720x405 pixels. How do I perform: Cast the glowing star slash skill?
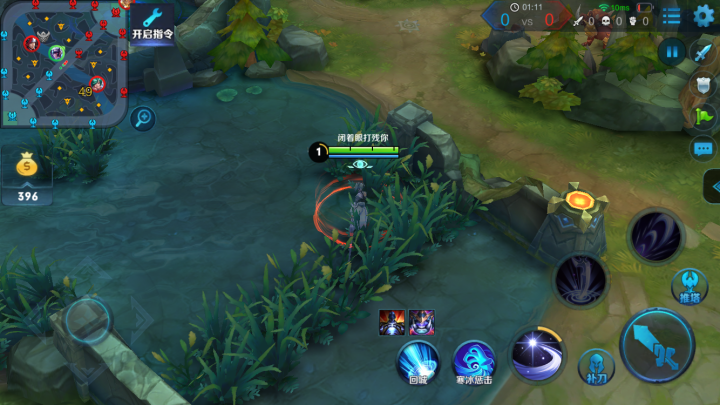click(x=537, y=353)
